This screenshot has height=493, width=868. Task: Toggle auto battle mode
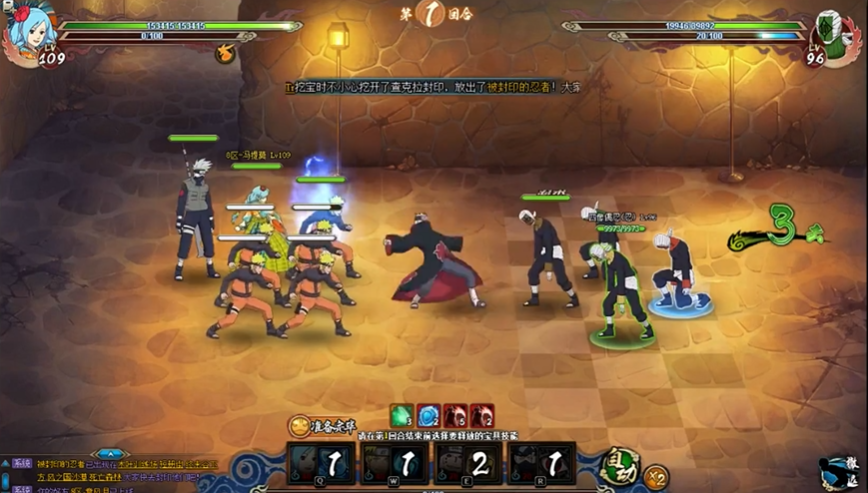(620, 467)
